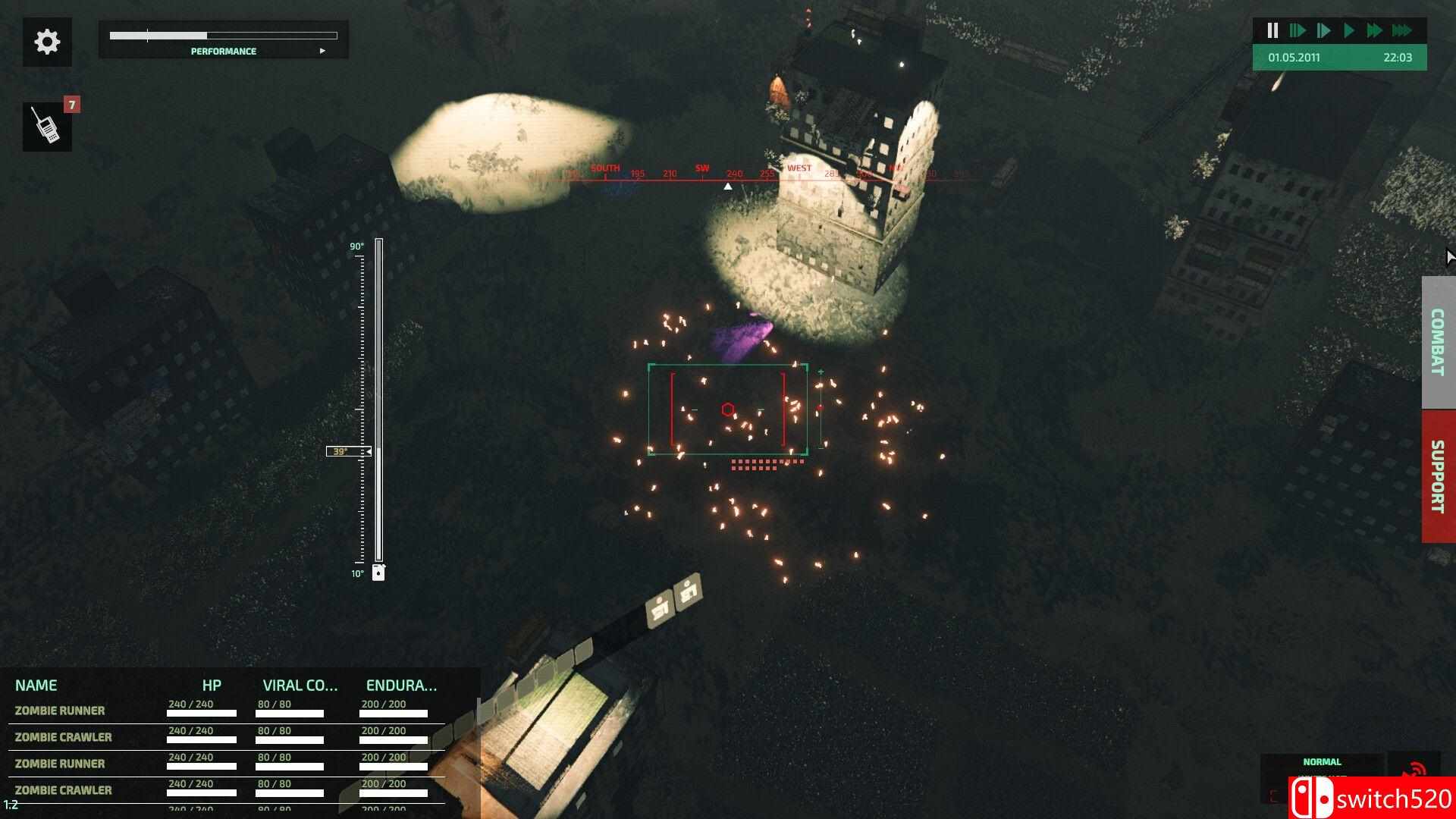
Task: Click the 01.05.2011 date display
Action: pos(1293,58)
